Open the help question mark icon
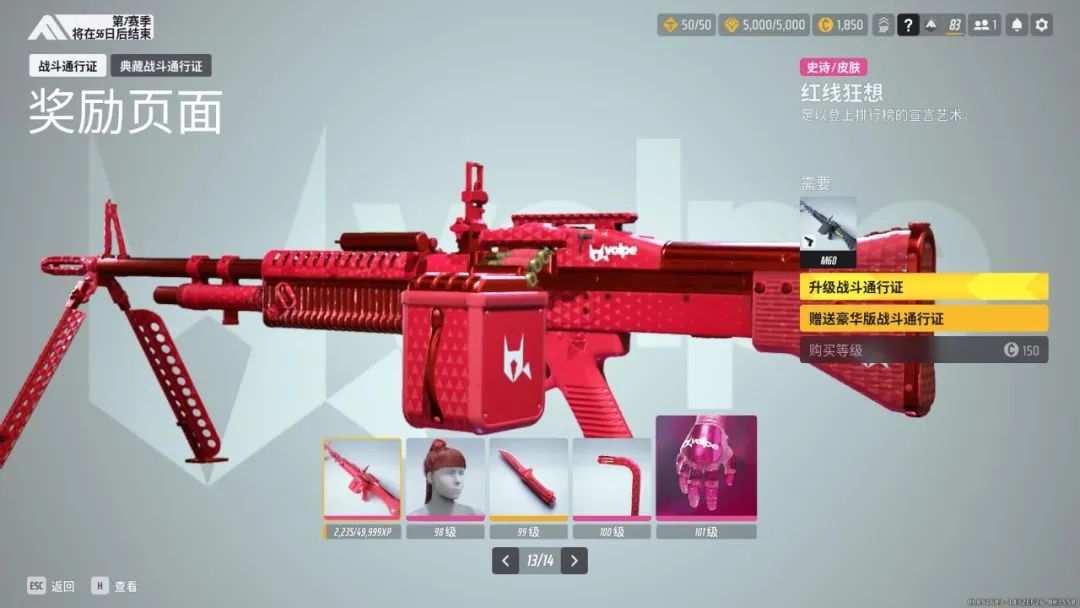This screenshot has width=1080, height=608. tap(908, 25)
